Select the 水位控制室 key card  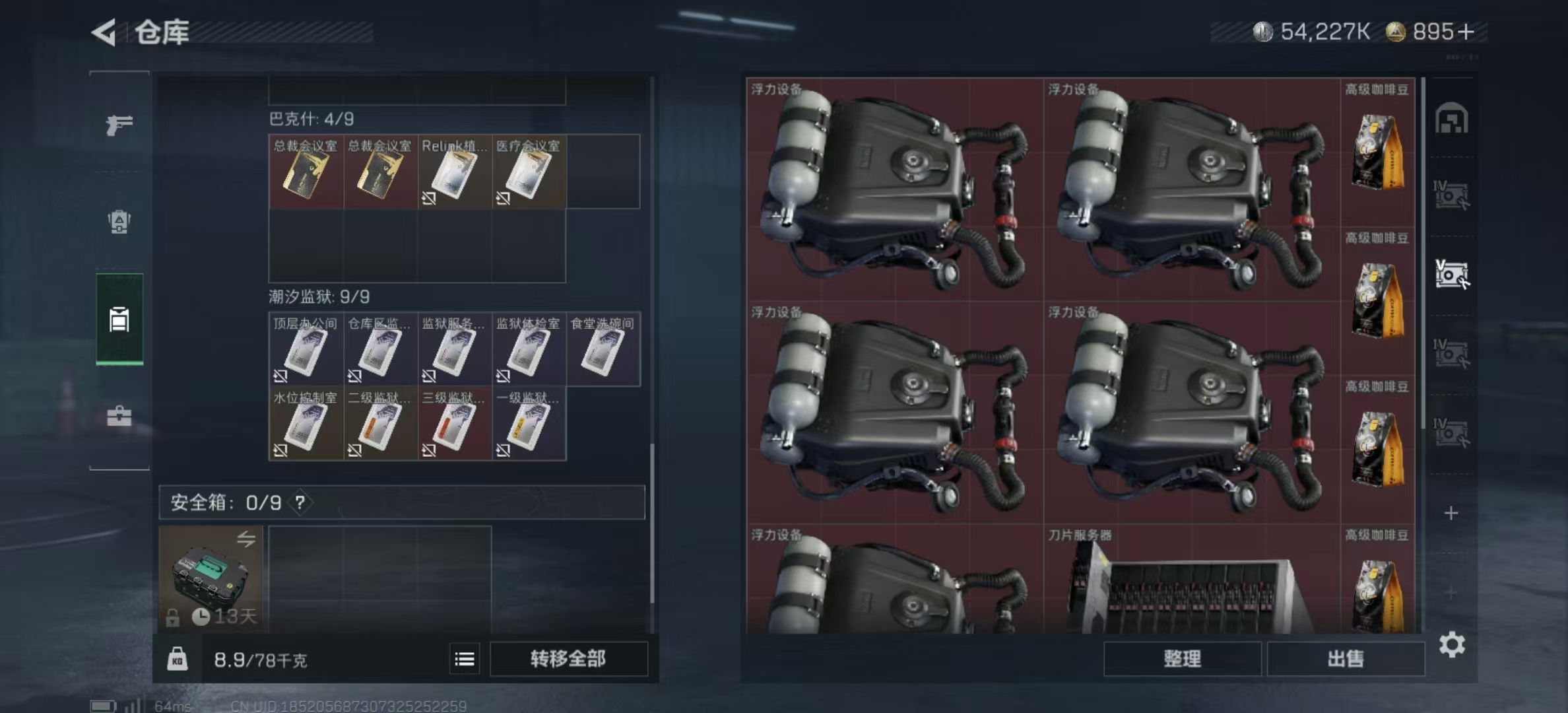306,424
